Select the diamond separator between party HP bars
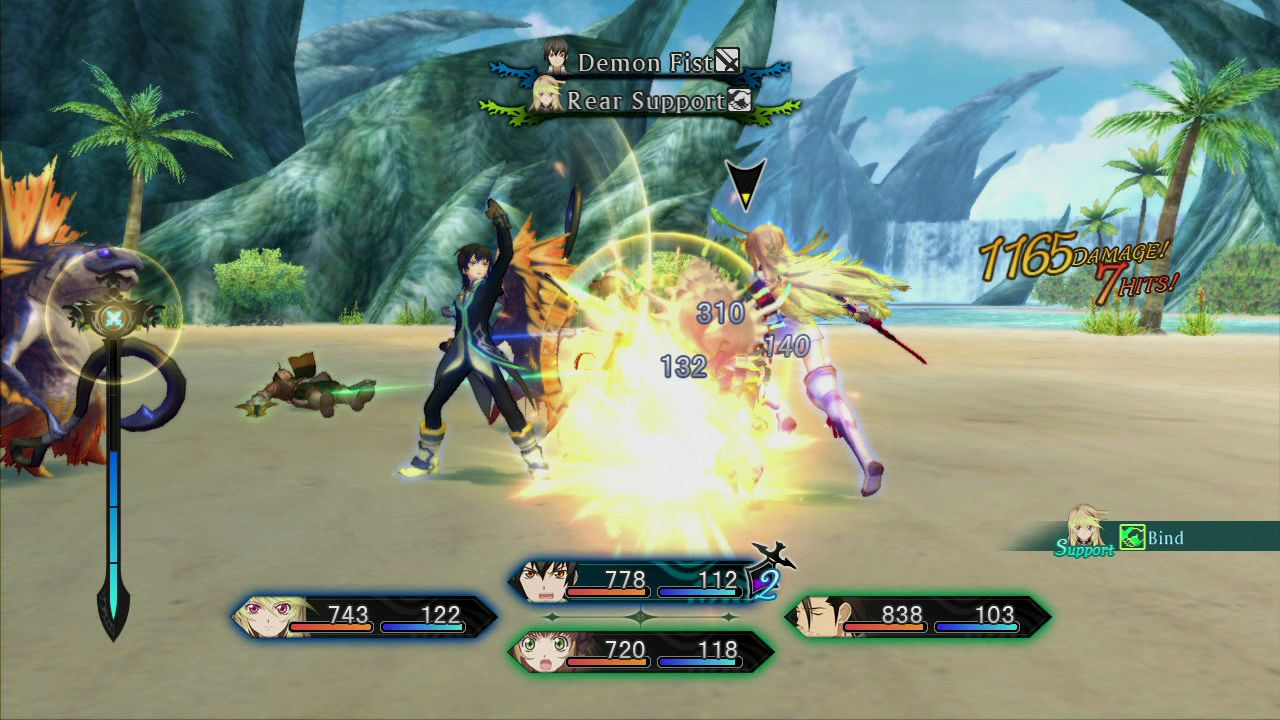This screenshot has height=720, width=1280. (640, 615)
